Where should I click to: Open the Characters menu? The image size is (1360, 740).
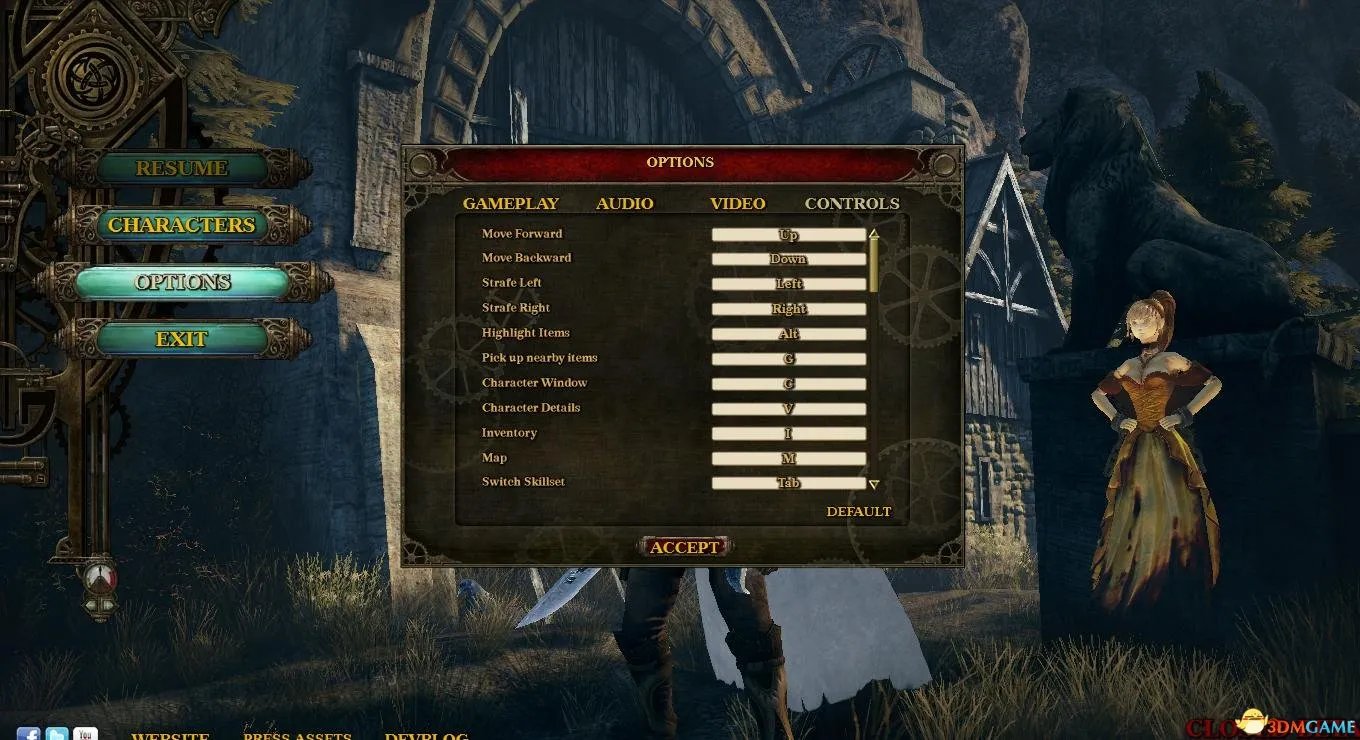182,225
